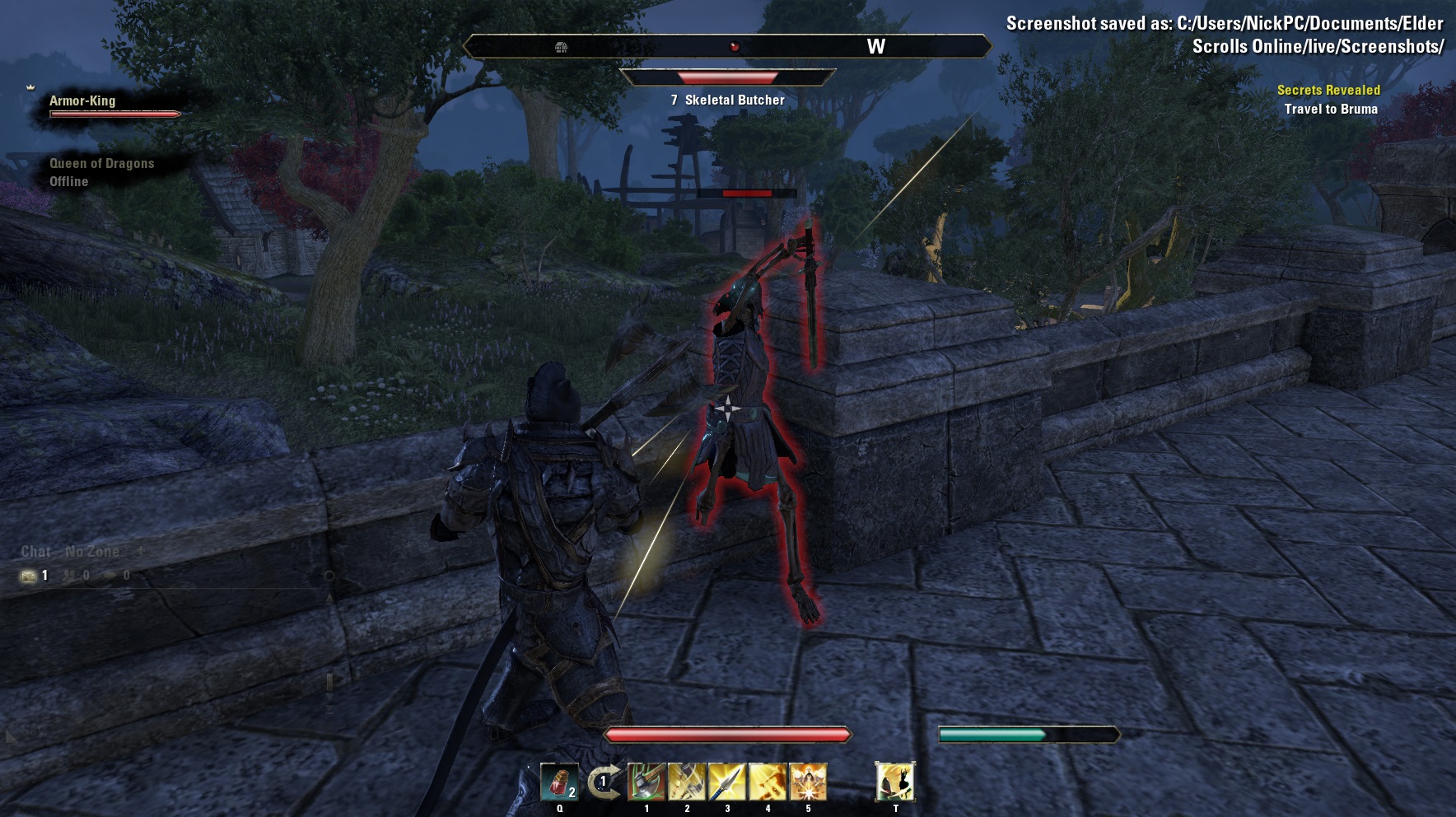This screenshot has height=817, width=1456.
Task: Select offline member Queen of Dragons
Action: [x=101, y=164]
